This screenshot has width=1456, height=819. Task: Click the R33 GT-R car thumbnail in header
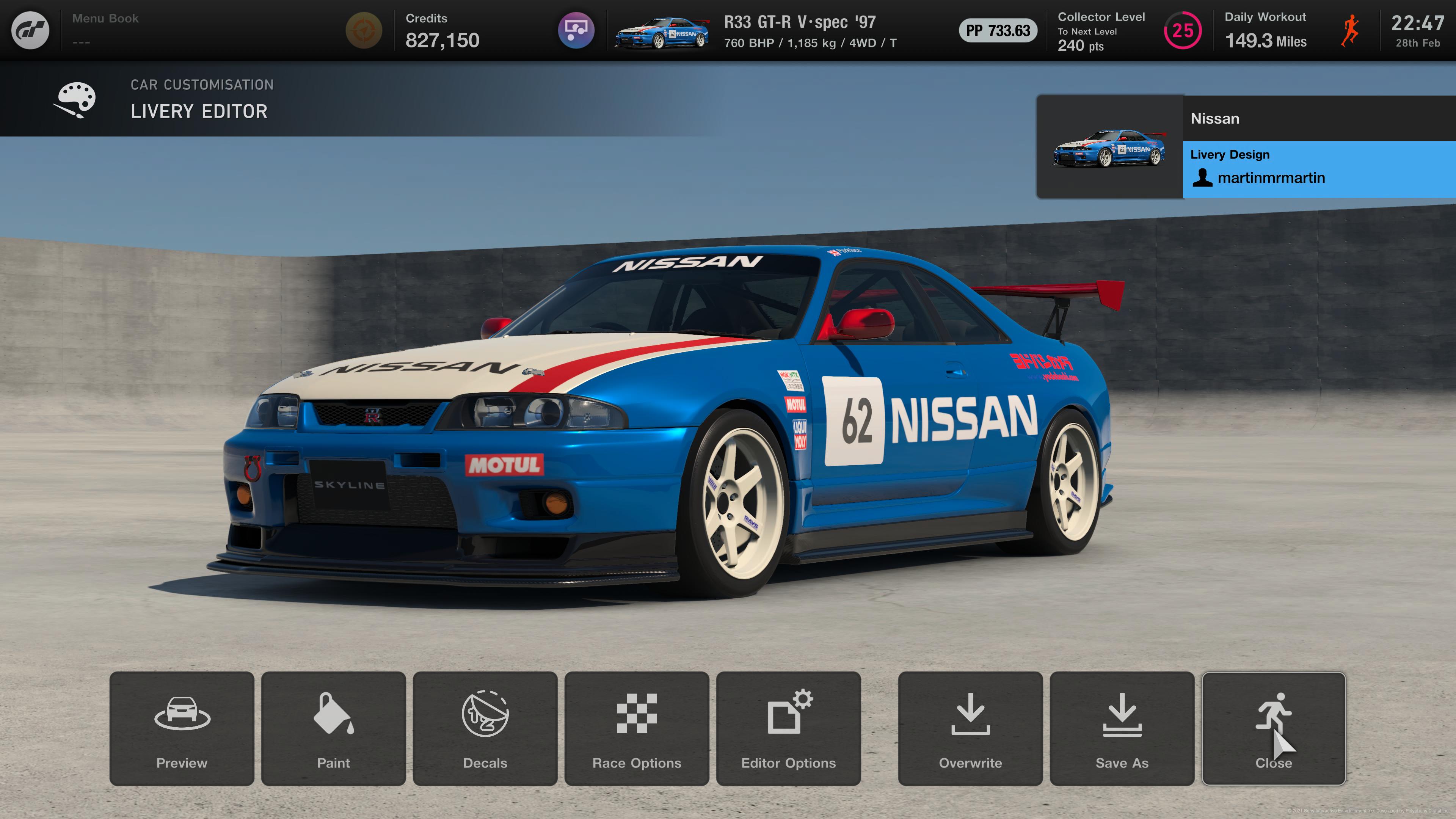[662, 31]
